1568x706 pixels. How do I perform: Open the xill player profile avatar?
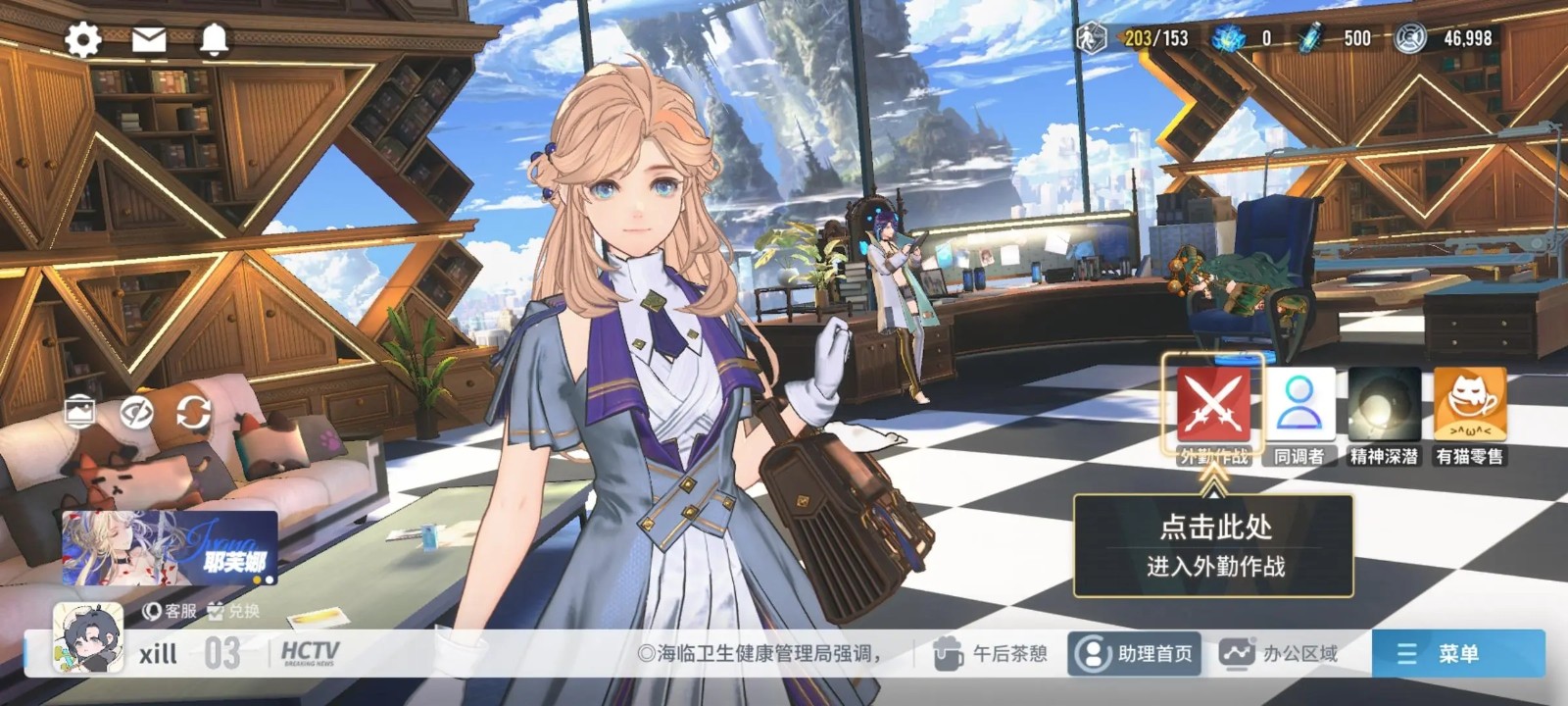(88, 637)
